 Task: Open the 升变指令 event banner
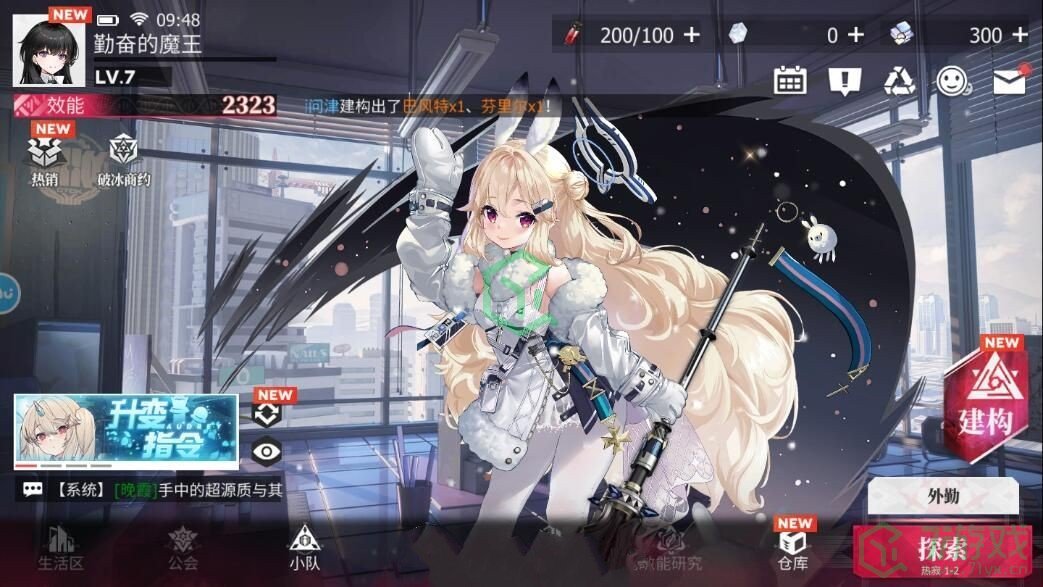tap(126, 431)
